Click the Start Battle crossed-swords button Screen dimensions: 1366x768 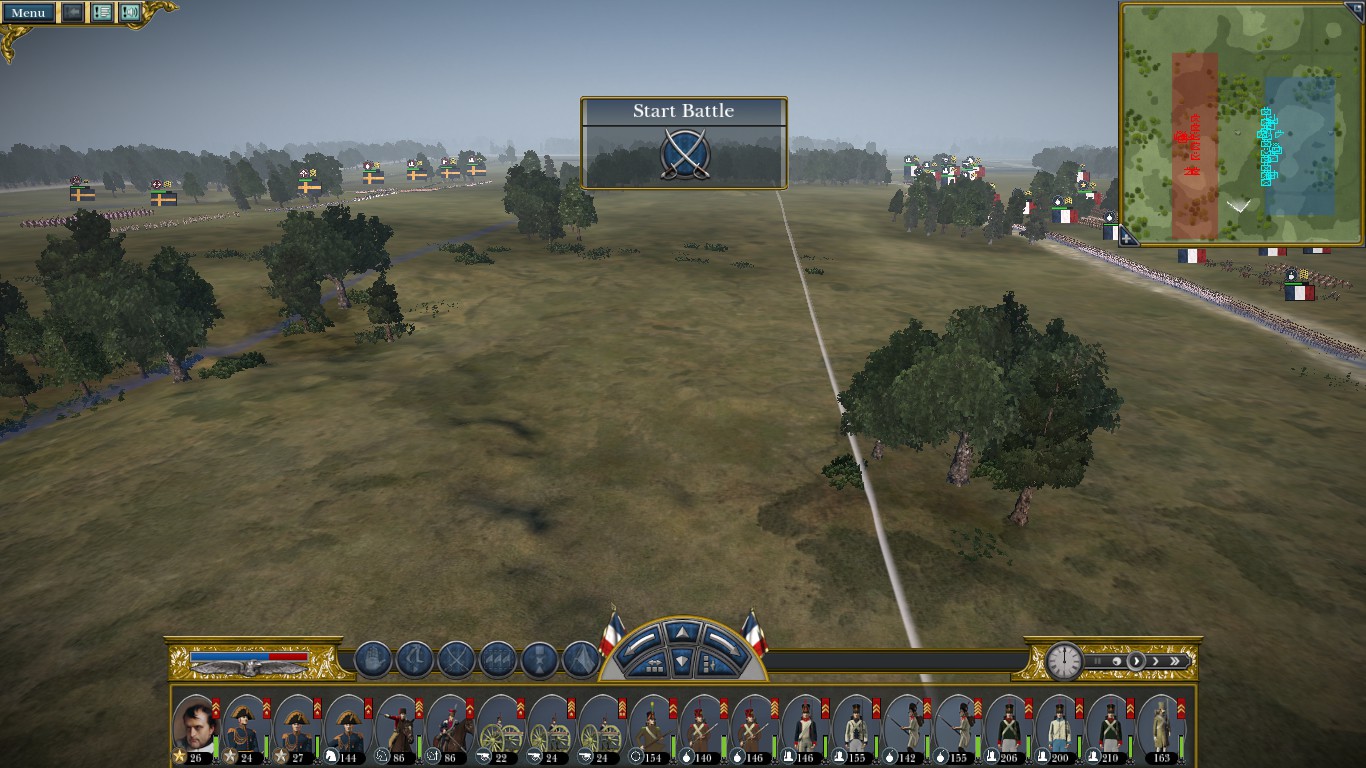(x=685, y=156)
